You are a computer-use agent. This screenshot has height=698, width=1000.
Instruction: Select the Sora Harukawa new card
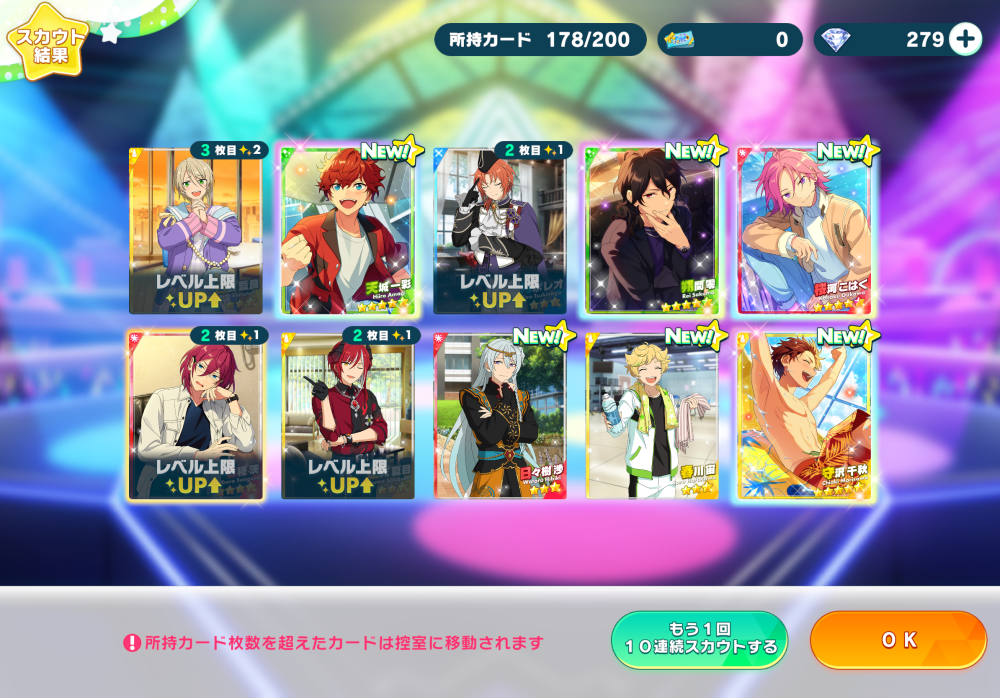[x=651, y=415]
